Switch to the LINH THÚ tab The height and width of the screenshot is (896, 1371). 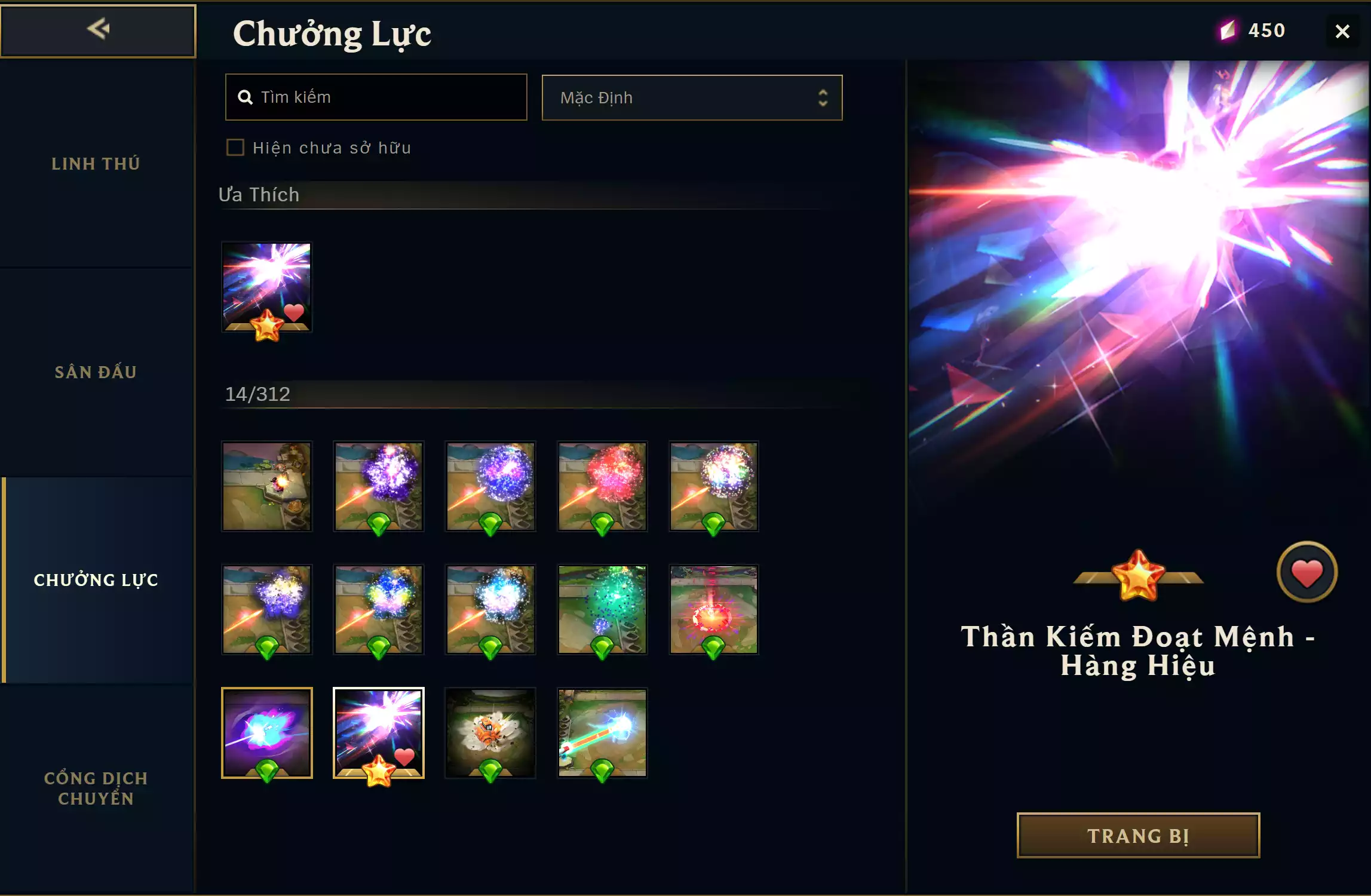click(96, 163)
